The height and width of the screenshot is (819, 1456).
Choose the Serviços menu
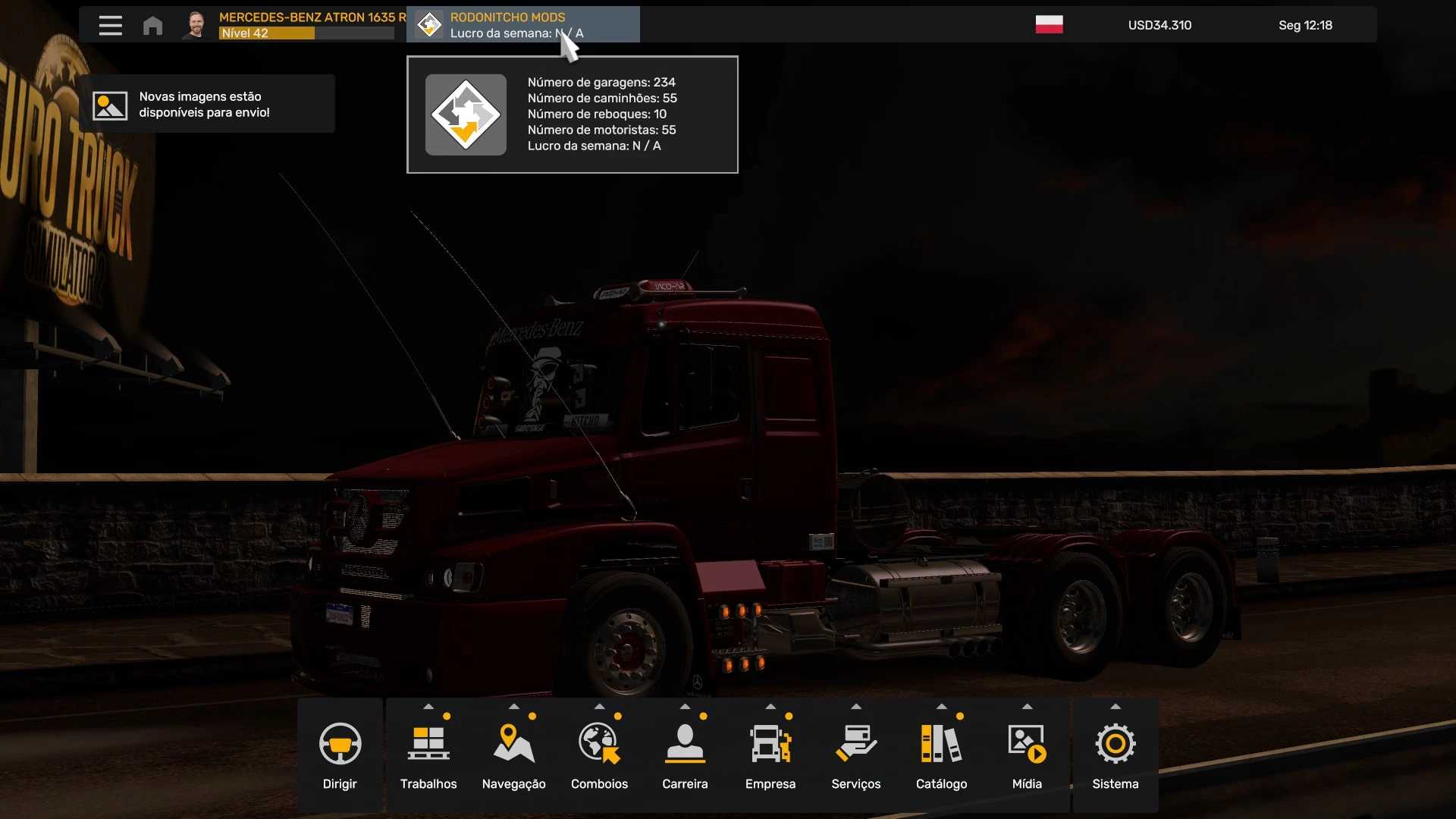pos(856,755)
